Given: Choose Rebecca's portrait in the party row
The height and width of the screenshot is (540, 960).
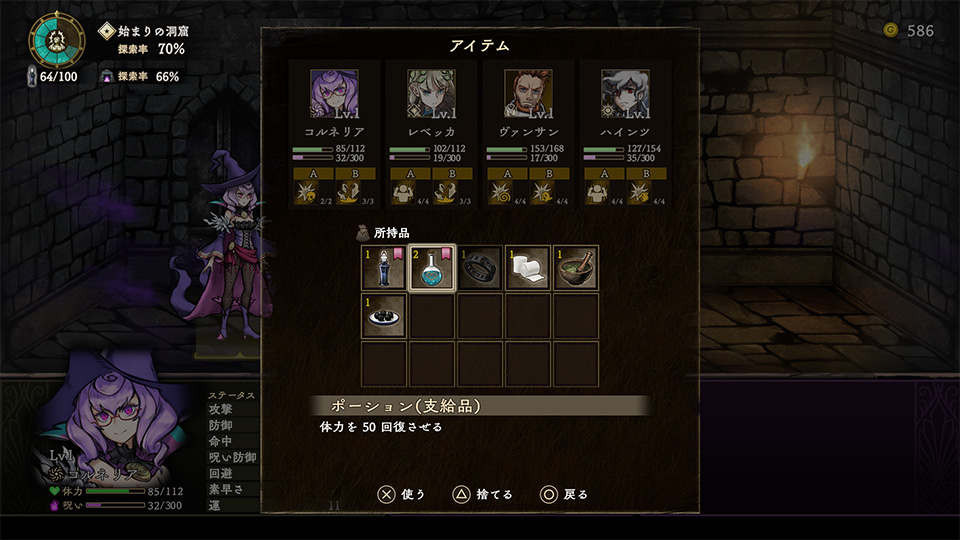Looking at the screenshot, I should coord(431,94).
